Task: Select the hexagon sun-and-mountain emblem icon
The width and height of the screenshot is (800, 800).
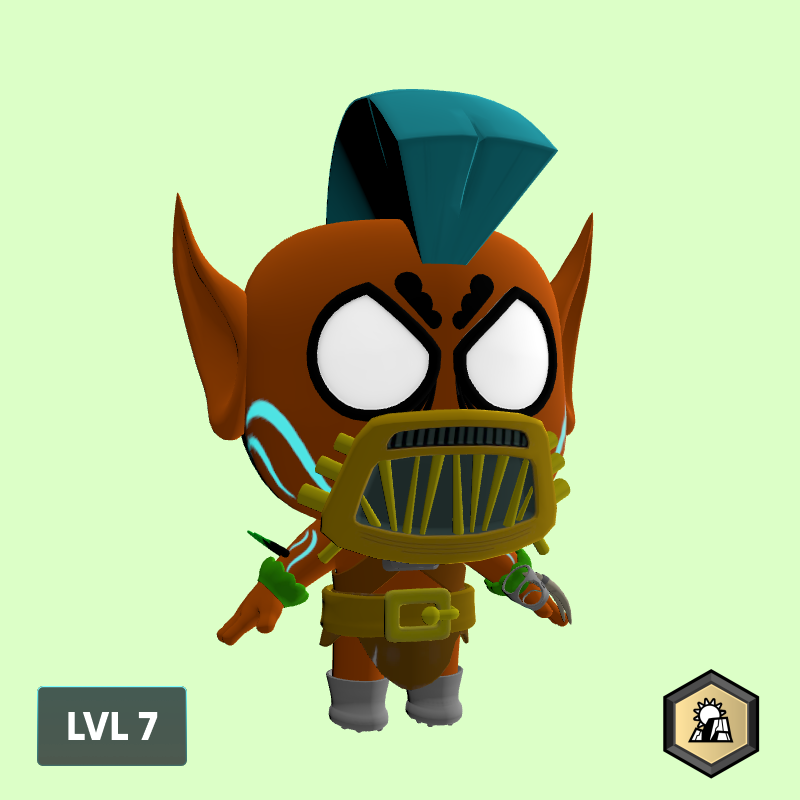Action: [711, 723]
